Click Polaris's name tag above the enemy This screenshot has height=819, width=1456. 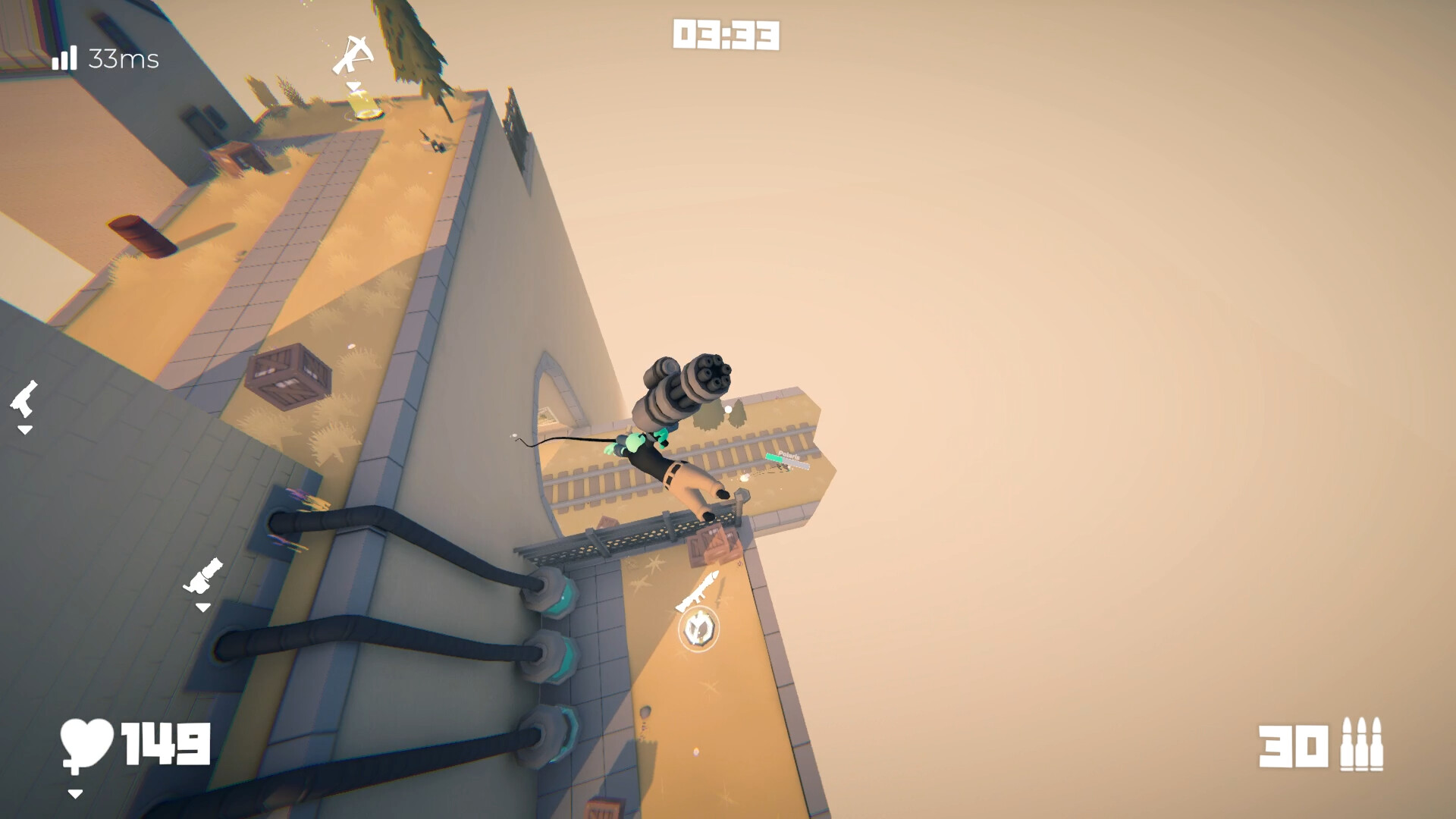tap(789, 454)
